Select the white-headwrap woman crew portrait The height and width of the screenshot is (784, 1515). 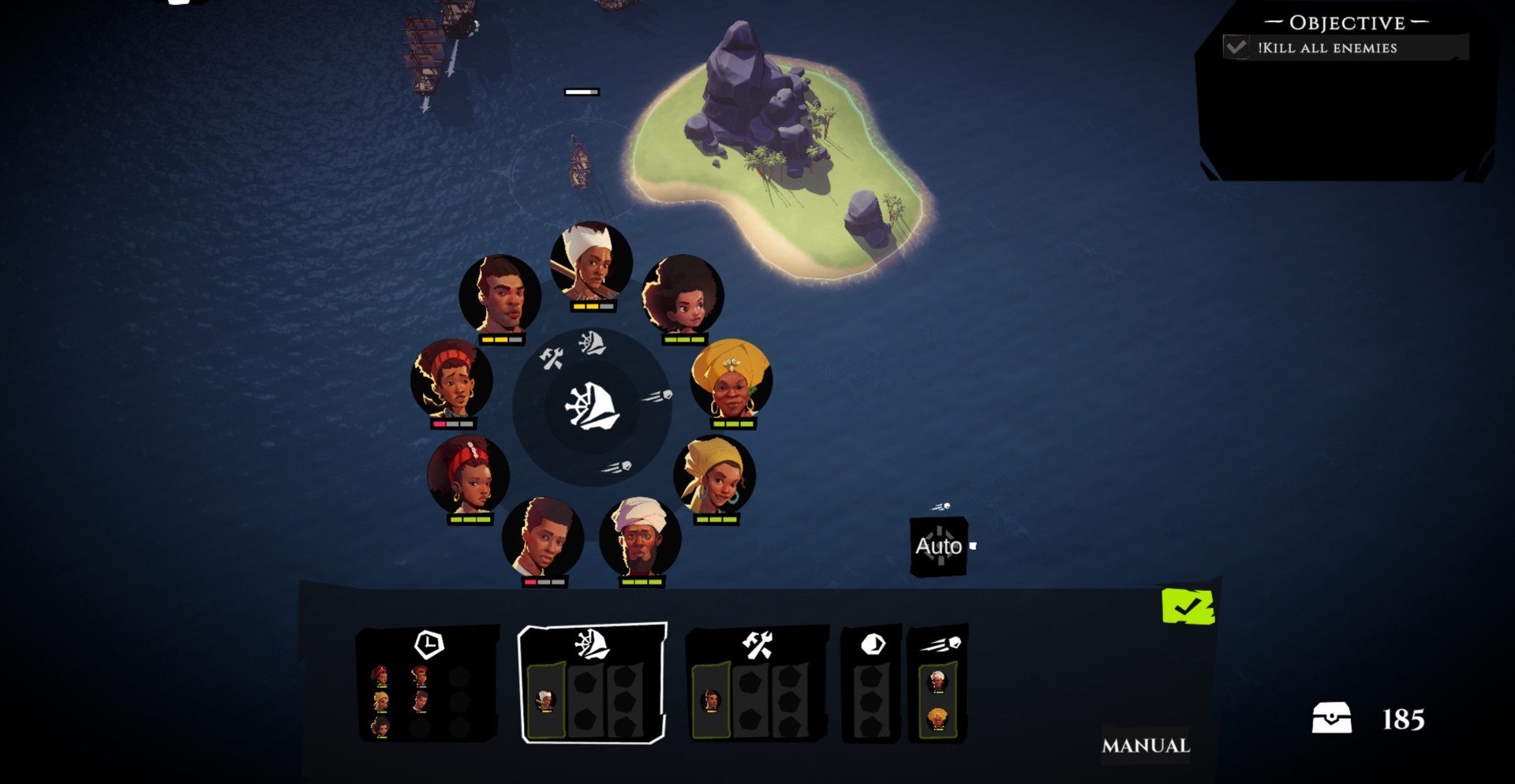click(x=591, y=262)
